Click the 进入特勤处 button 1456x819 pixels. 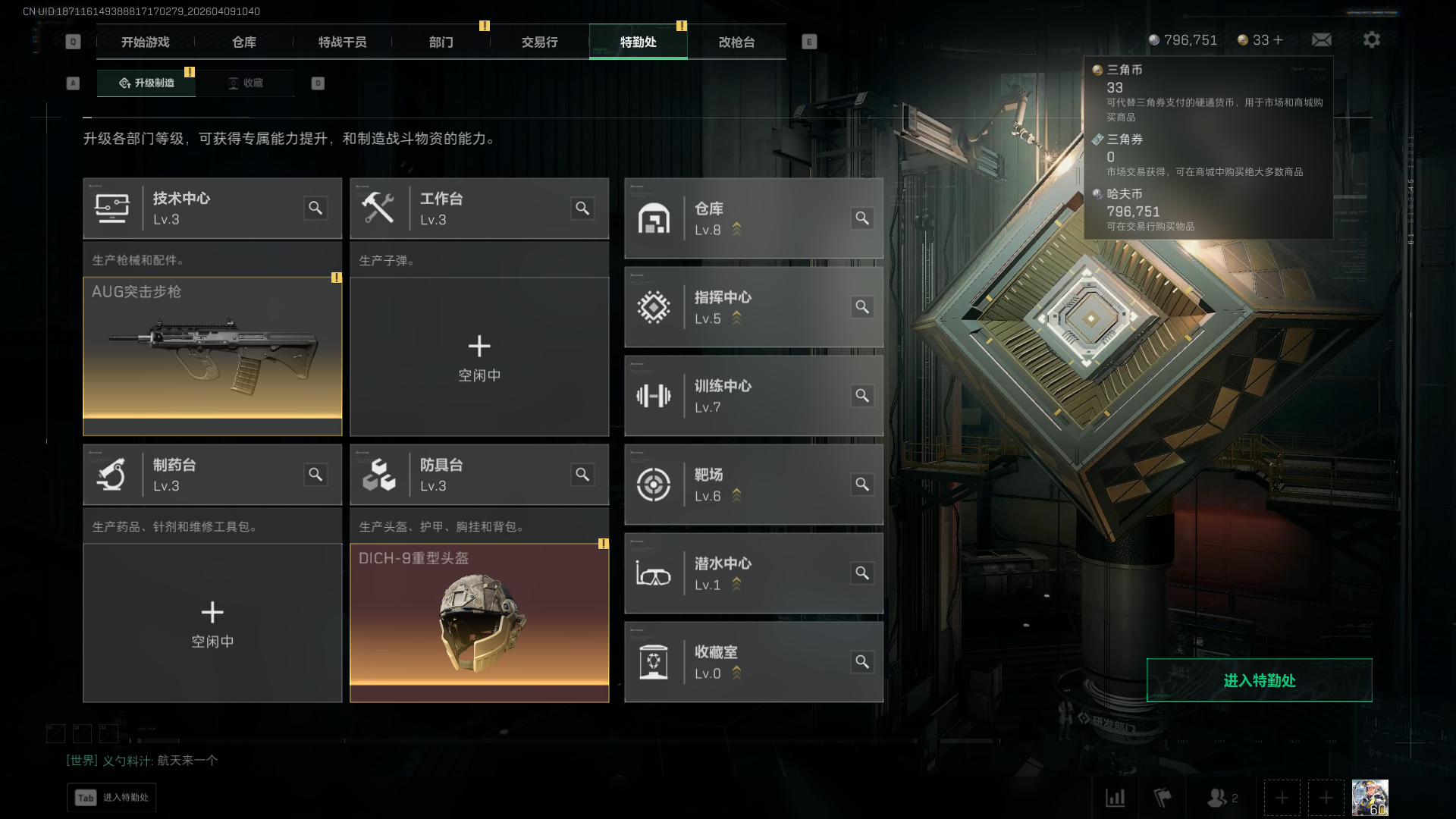click(1259, 680)
